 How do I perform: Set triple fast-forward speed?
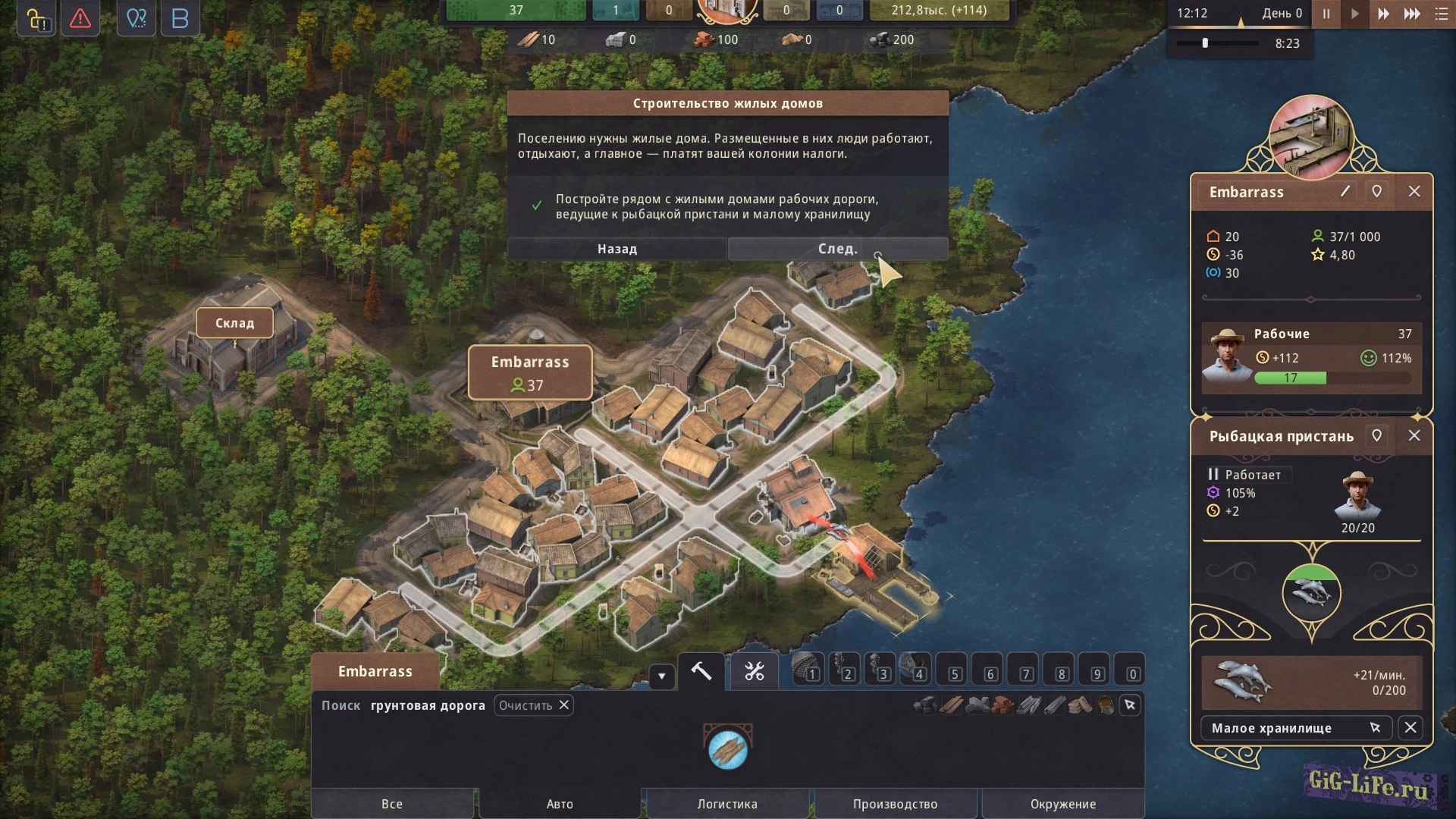click(x=1412, y=14)
